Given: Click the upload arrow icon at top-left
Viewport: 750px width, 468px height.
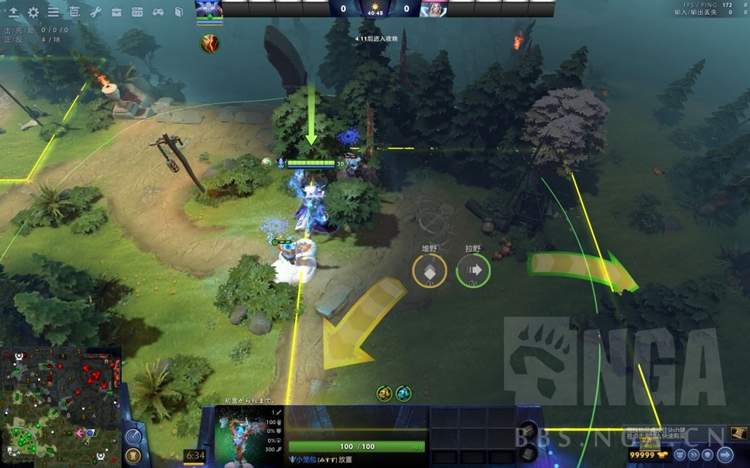Looking at the screenshot, I should coord(14,12).
